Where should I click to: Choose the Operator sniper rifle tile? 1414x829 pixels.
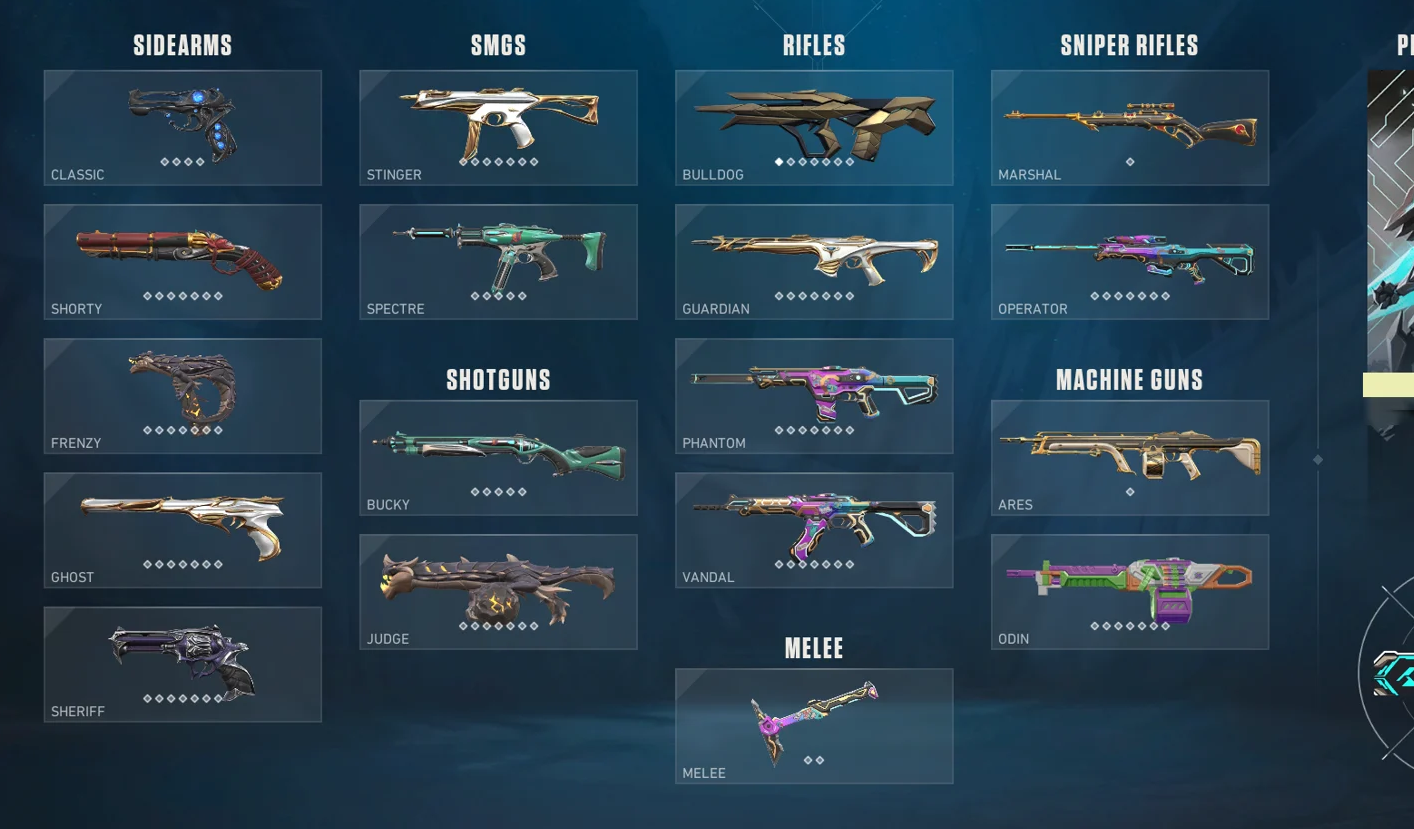click(1130, 261)
